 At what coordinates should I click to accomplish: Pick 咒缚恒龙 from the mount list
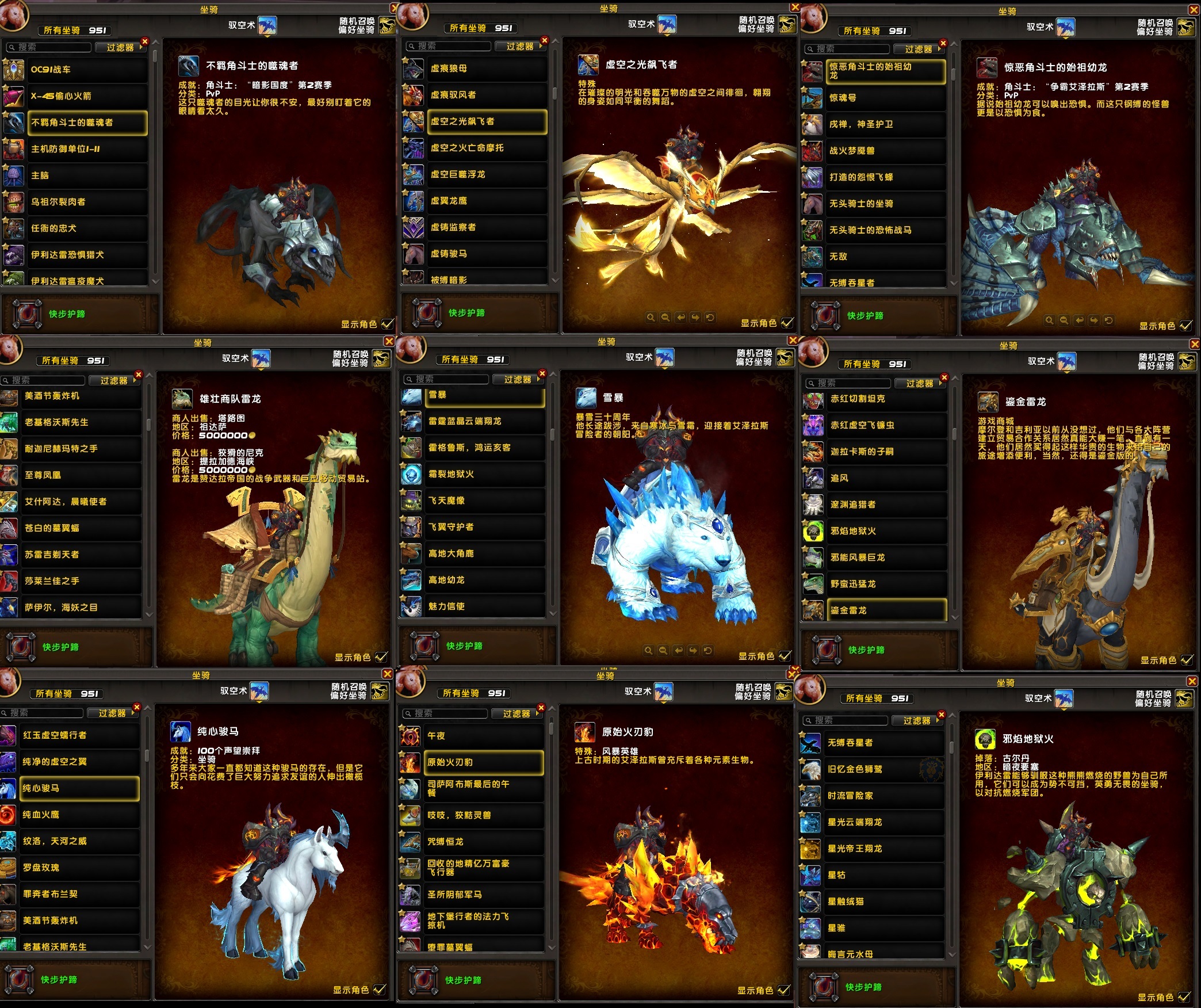pos(483,842)
